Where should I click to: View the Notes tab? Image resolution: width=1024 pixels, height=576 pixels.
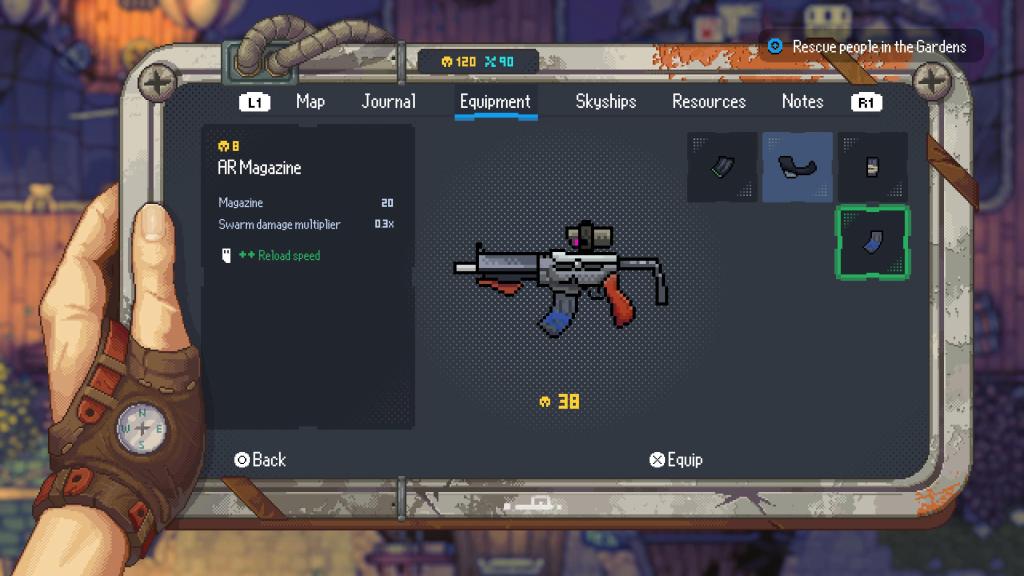tap(802, 101)
